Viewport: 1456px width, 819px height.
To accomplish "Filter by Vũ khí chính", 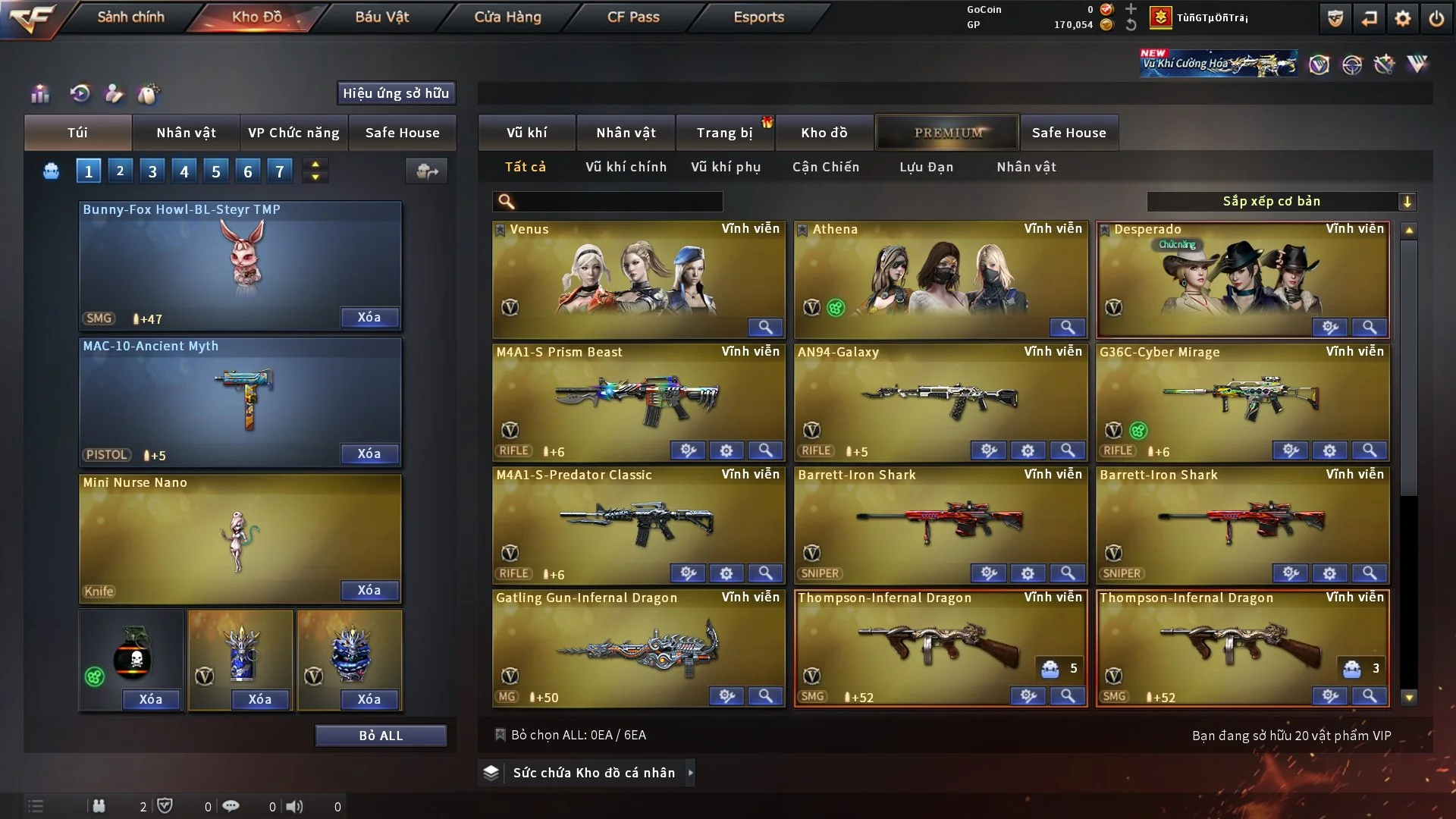I will [626, 167].
